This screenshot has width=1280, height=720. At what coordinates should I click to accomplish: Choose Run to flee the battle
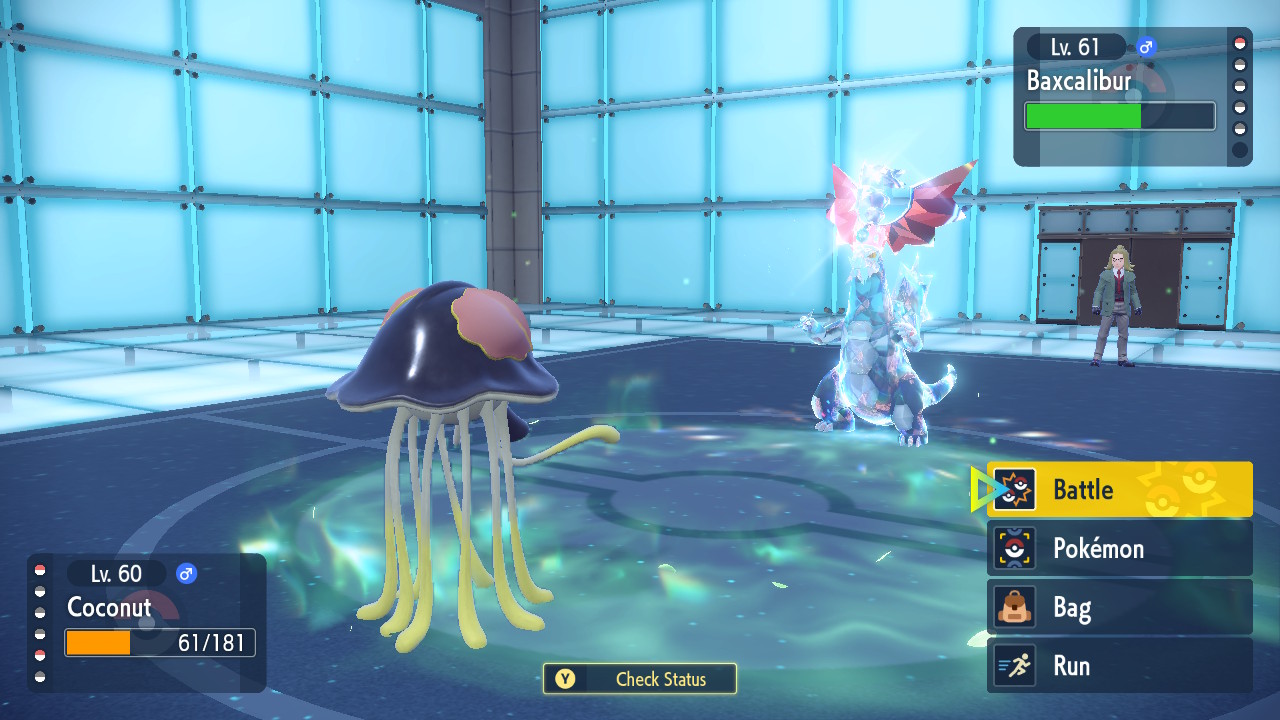(x=1119, y=666)
